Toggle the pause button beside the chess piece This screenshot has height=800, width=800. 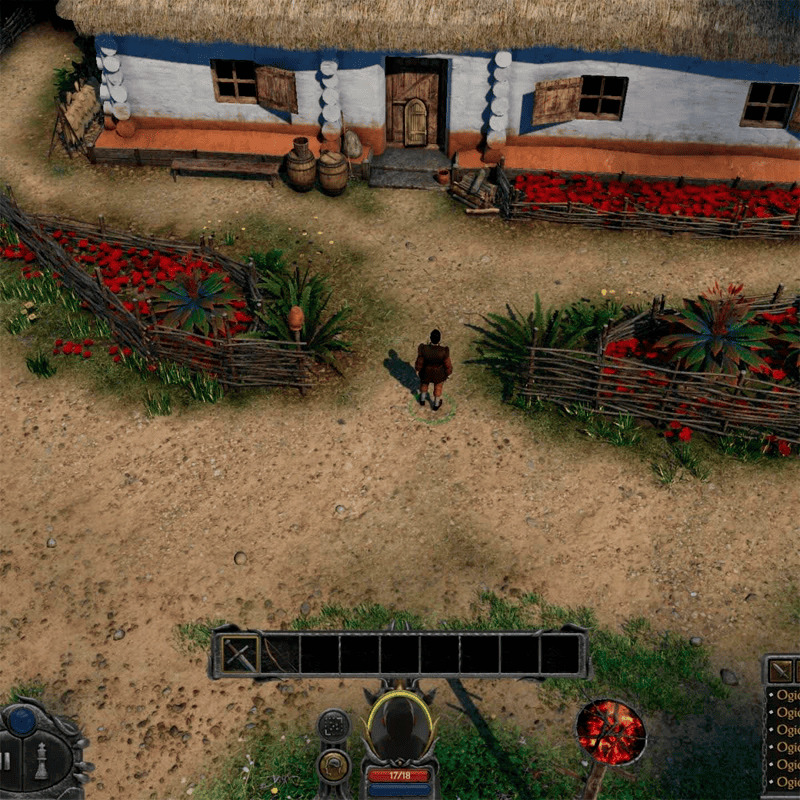[7, 761]
